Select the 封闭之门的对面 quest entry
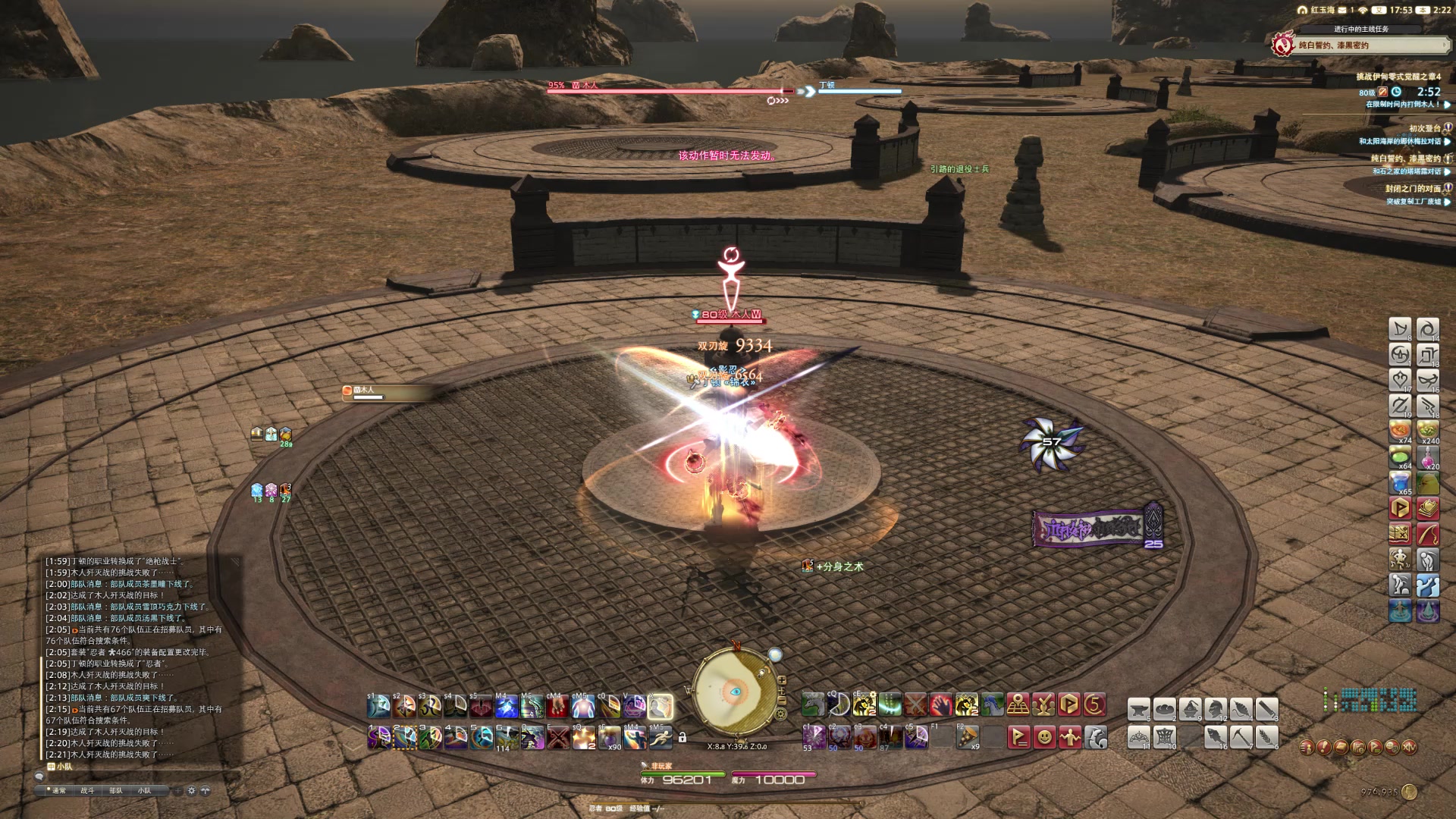This screenshot has width=1456, height=819. coord(1412,188)
